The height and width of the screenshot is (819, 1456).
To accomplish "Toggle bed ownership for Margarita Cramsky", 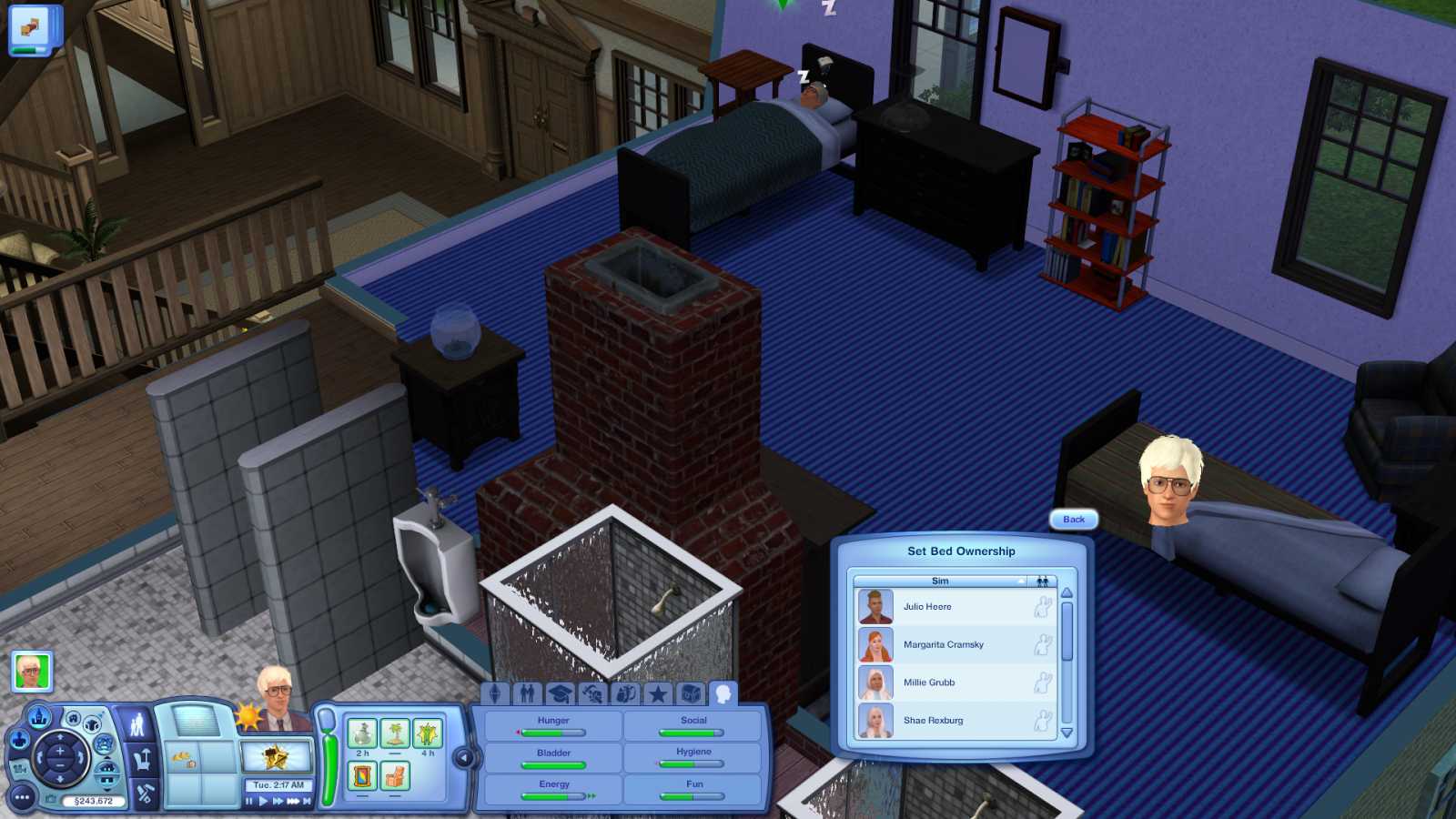I will pos(1044,644).
